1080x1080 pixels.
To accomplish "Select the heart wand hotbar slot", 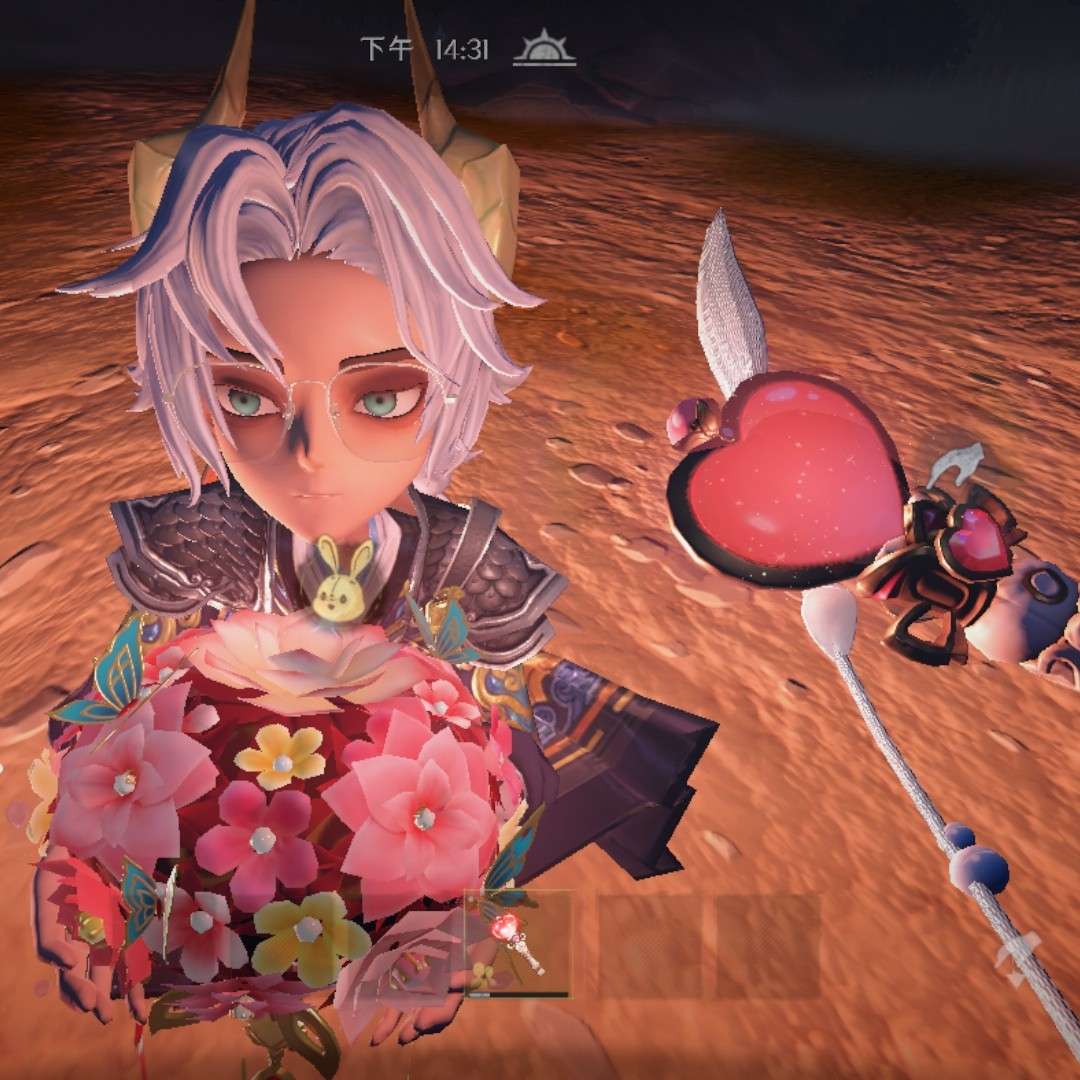I will [518, 943].
